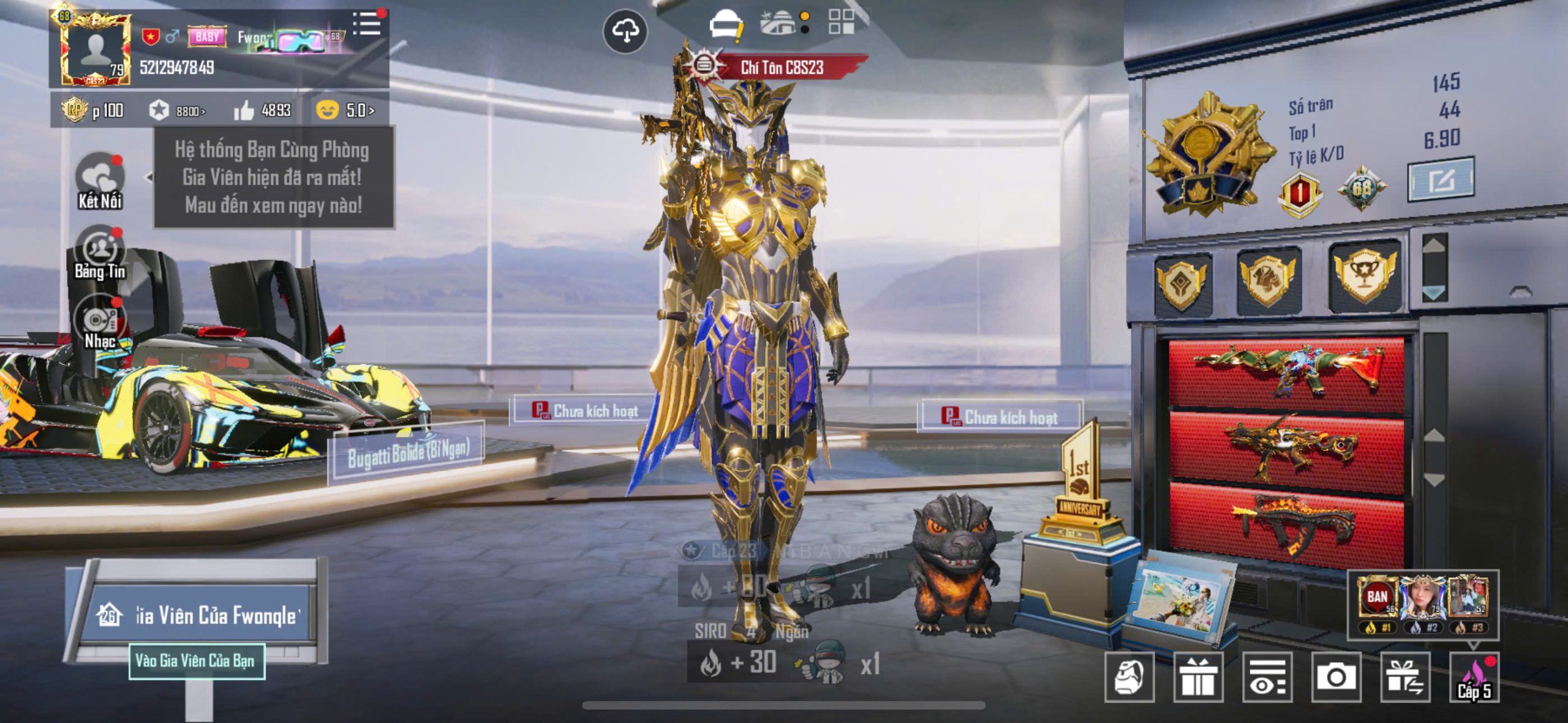
Task: Open the four-square grid view
Action: pos(841,22)
